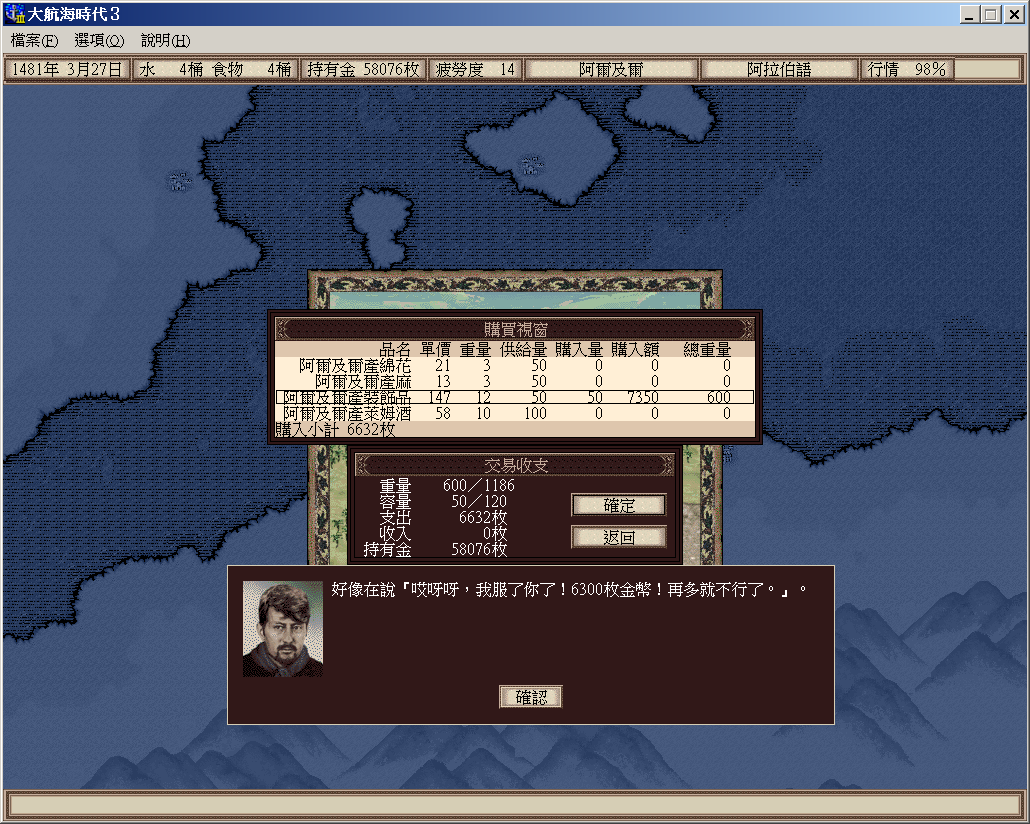The image size is (1030, 824).
Task: Click the 阿拉伯語 language button
Action: click(x=779, y=70)
